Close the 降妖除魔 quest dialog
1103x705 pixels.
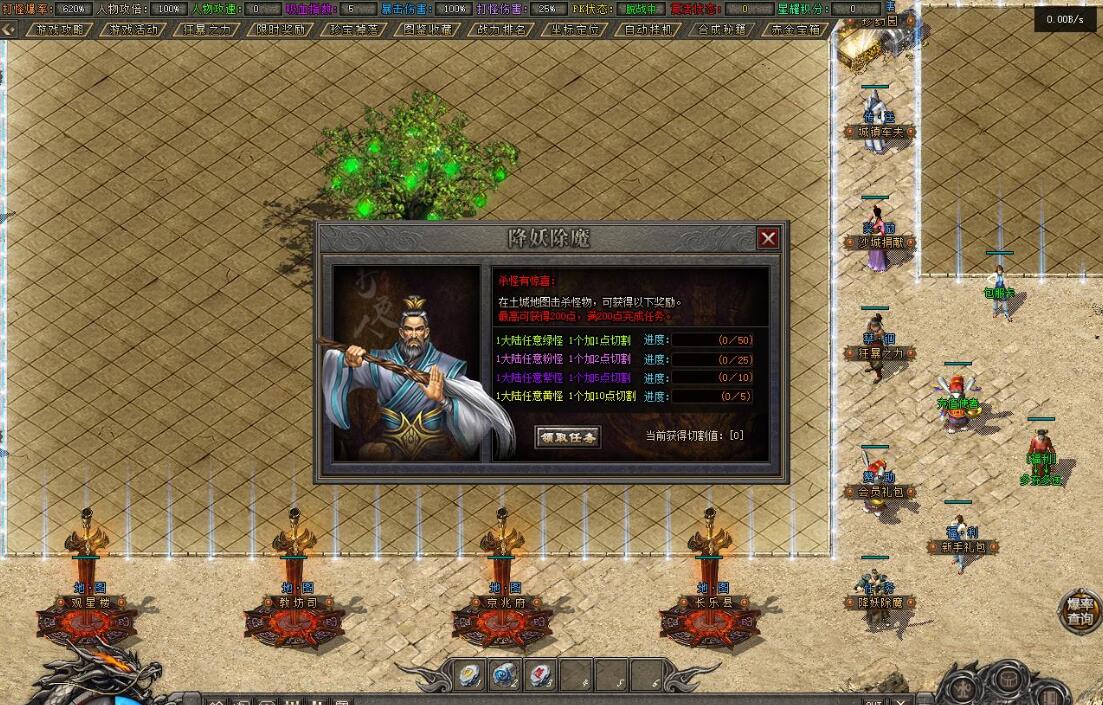point(768,238)
